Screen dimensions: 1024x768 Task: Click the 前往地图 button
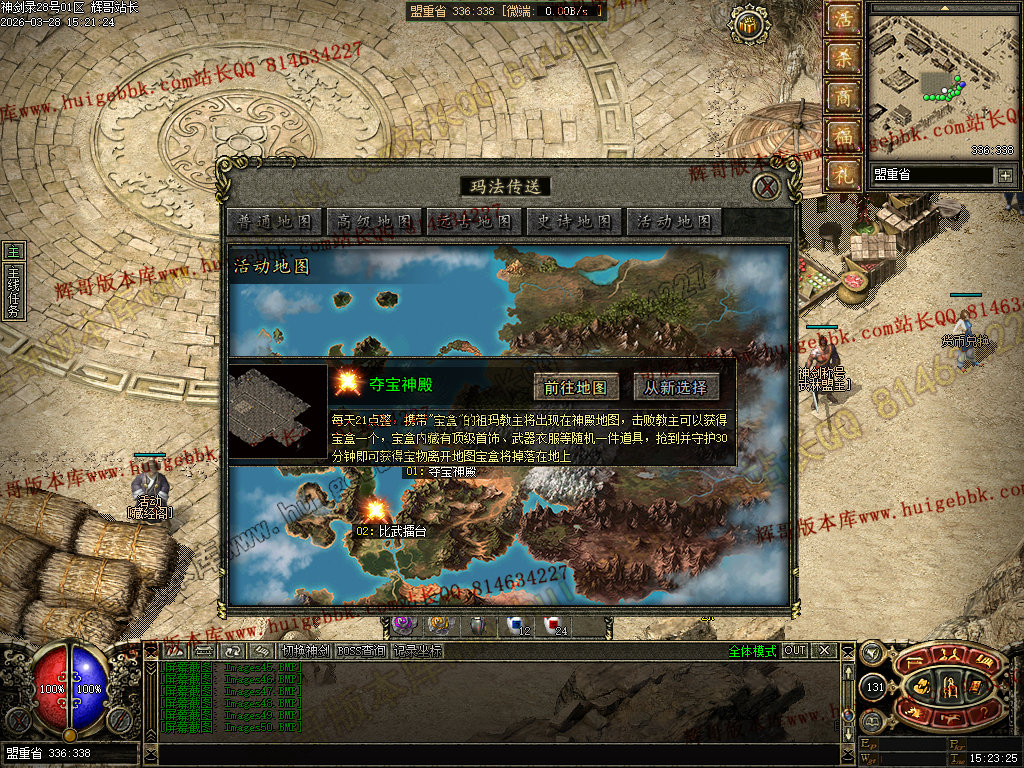coord(575,387)
